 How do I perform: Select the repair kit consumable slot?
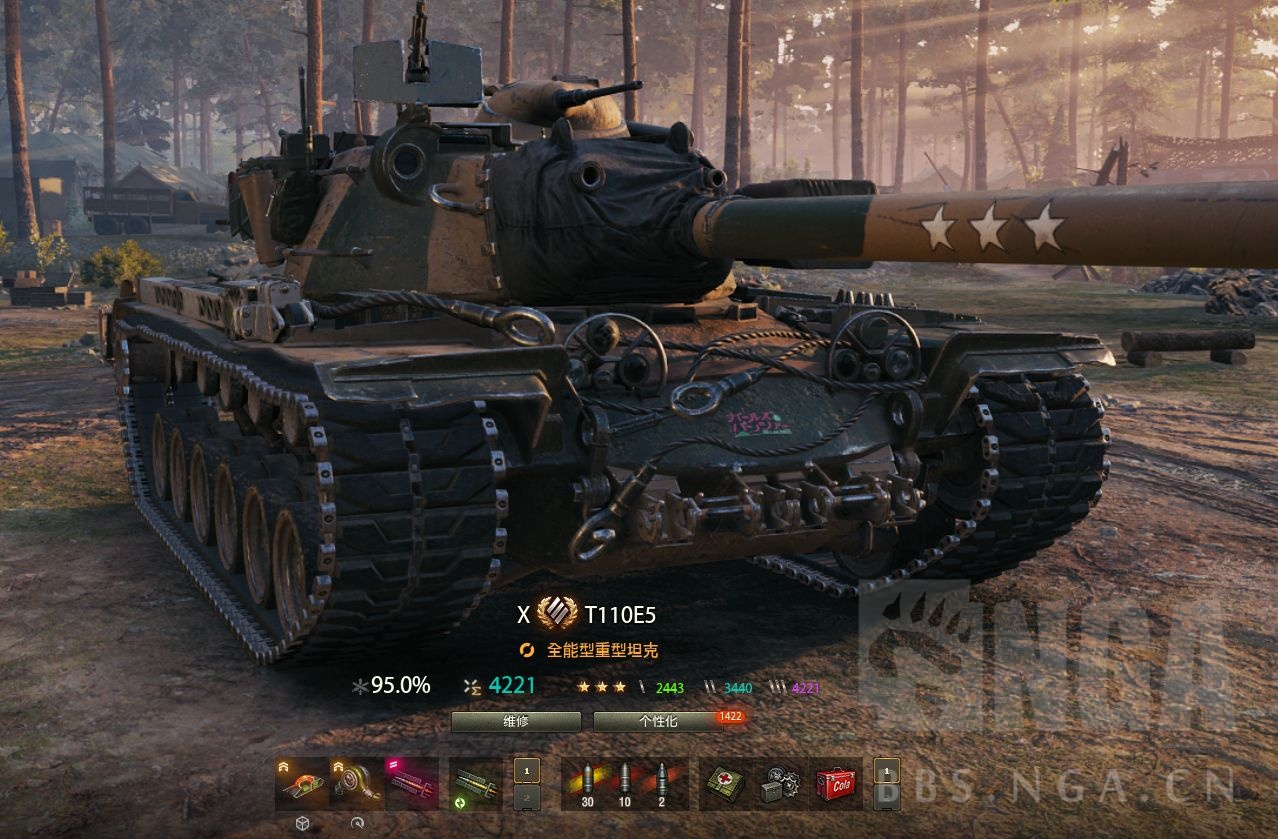click(780, 783)
